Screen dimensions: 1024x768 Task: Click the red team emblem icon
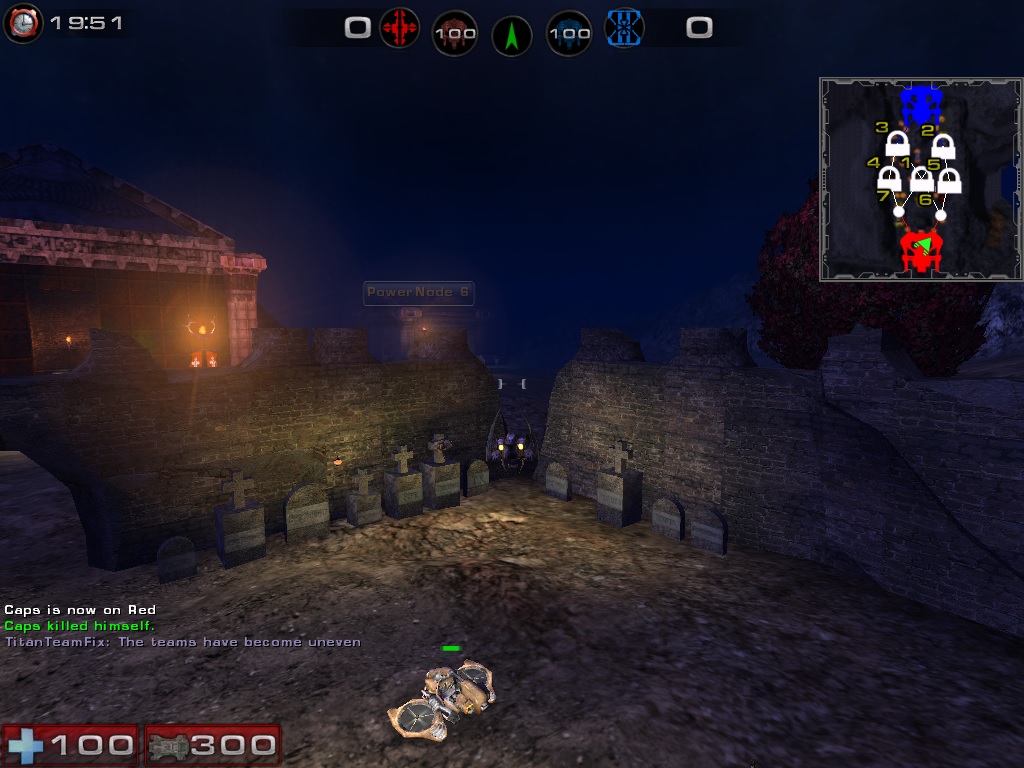point(399,29)
